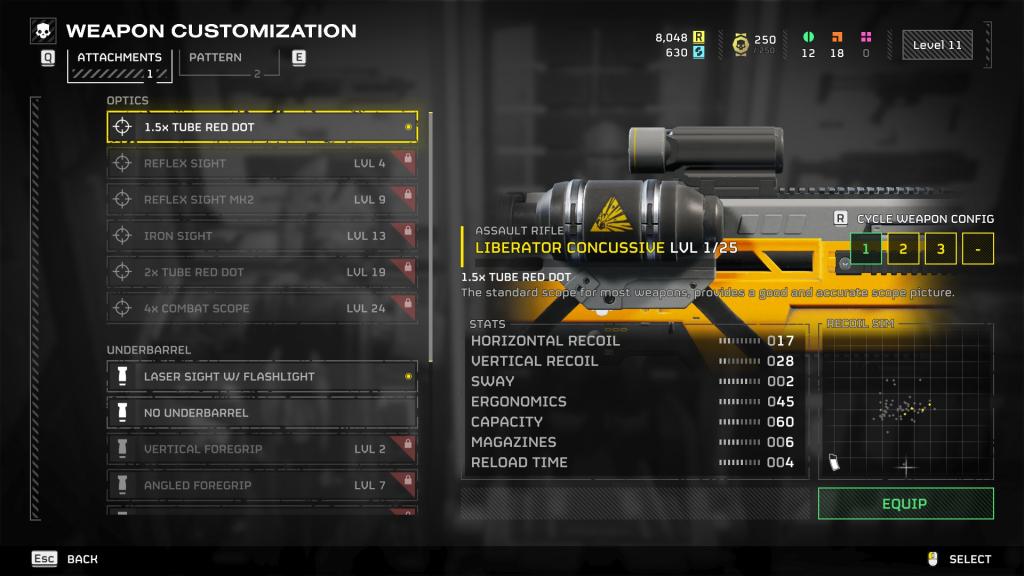Click the dash weapon config button
Image resolution: width=1024 pixels, height=576 pixels.
coord(977,248)
